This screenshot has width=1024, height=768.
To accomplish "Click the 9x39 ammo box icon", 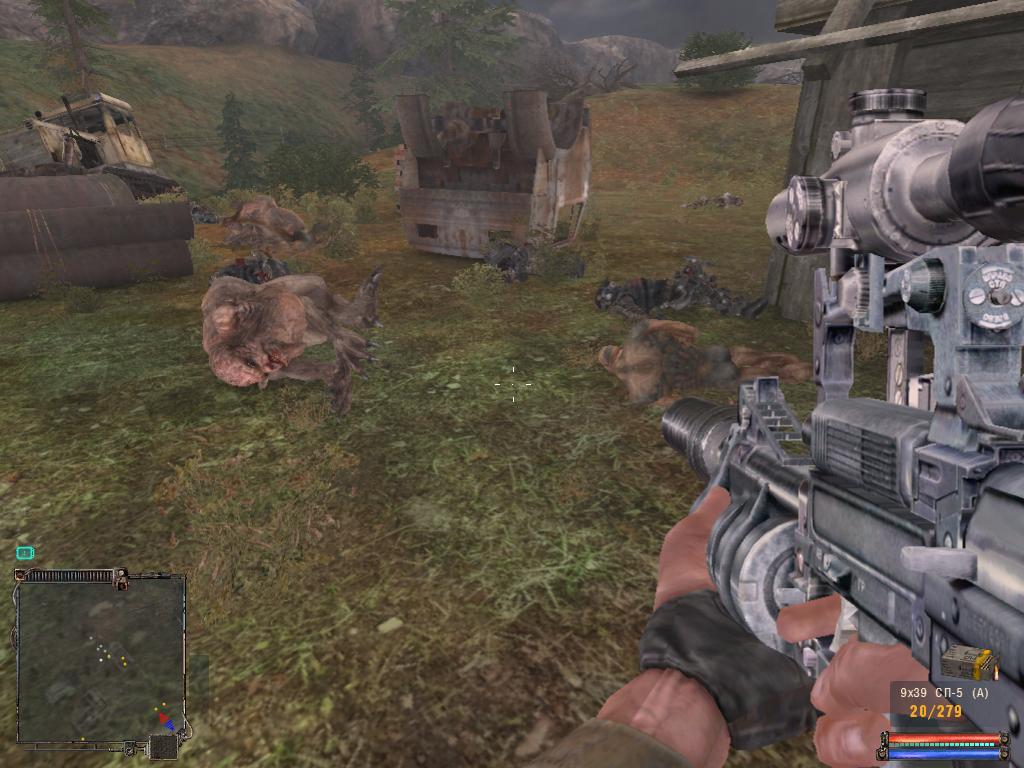I will point(968,662).
